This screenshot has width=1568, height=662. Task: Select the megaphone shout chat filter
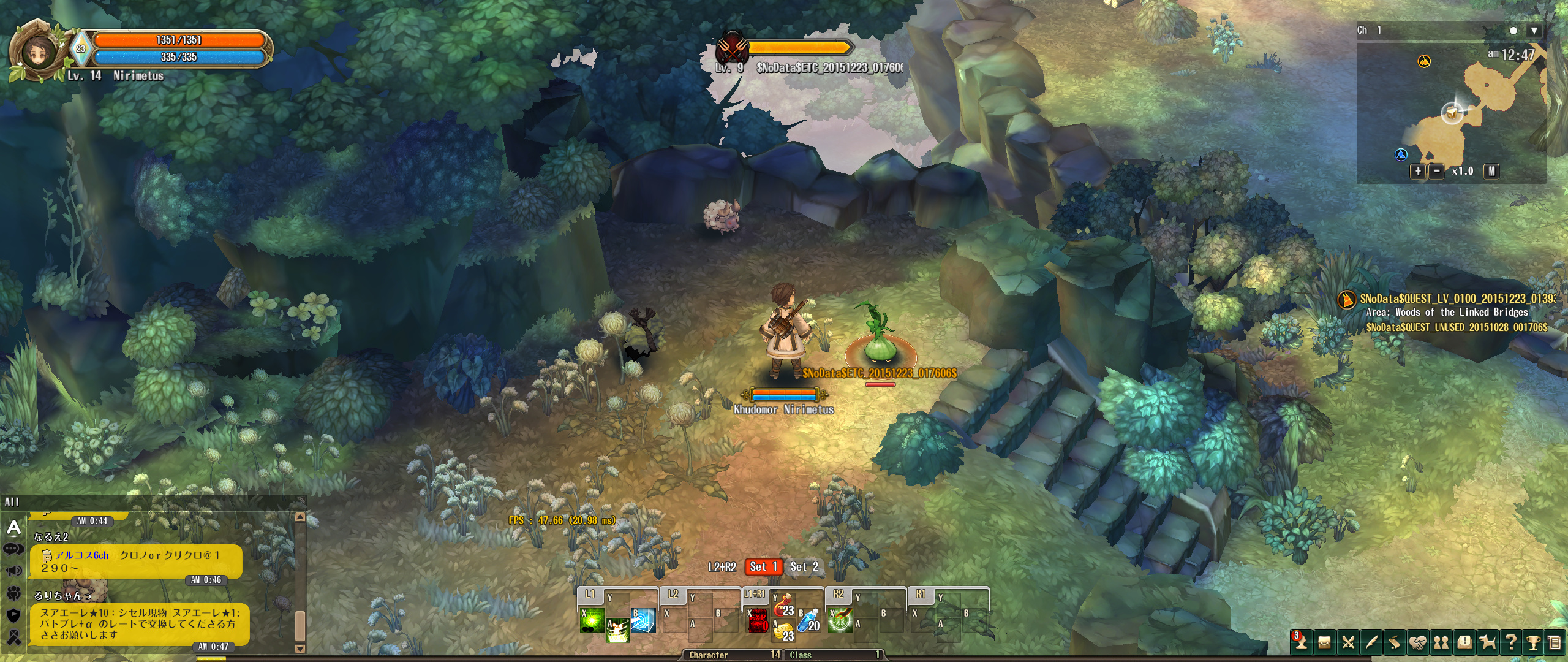[13, 571]
